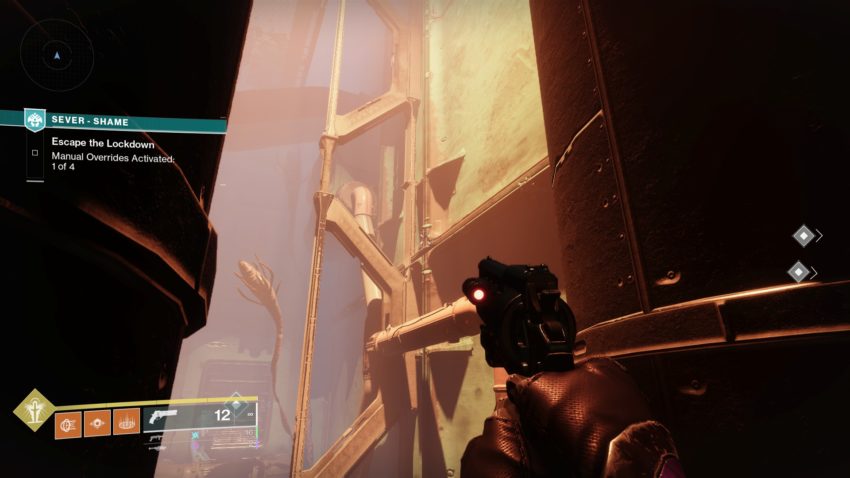850x478 pixels.
Task: Select the third orange ability icon
Action: 126,422
